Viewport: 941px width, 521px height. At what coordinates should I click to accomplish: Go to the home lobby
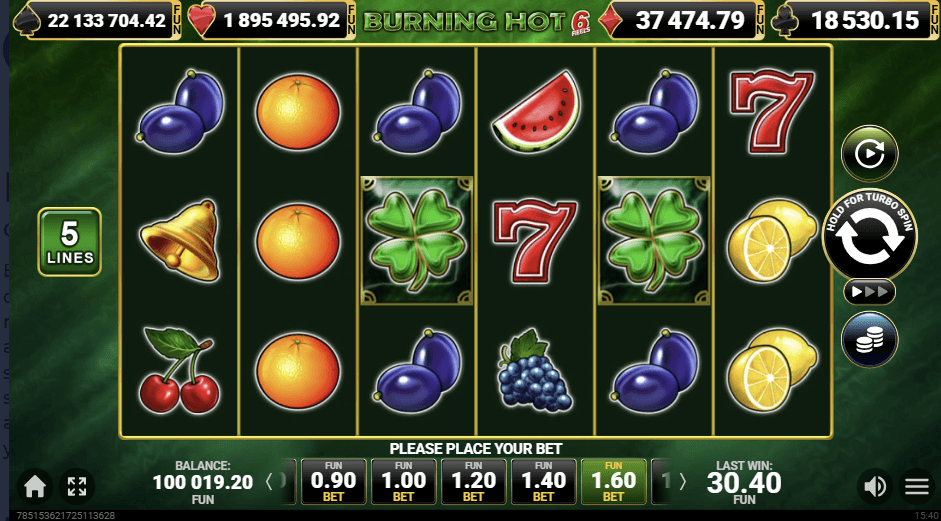point(35,487)
